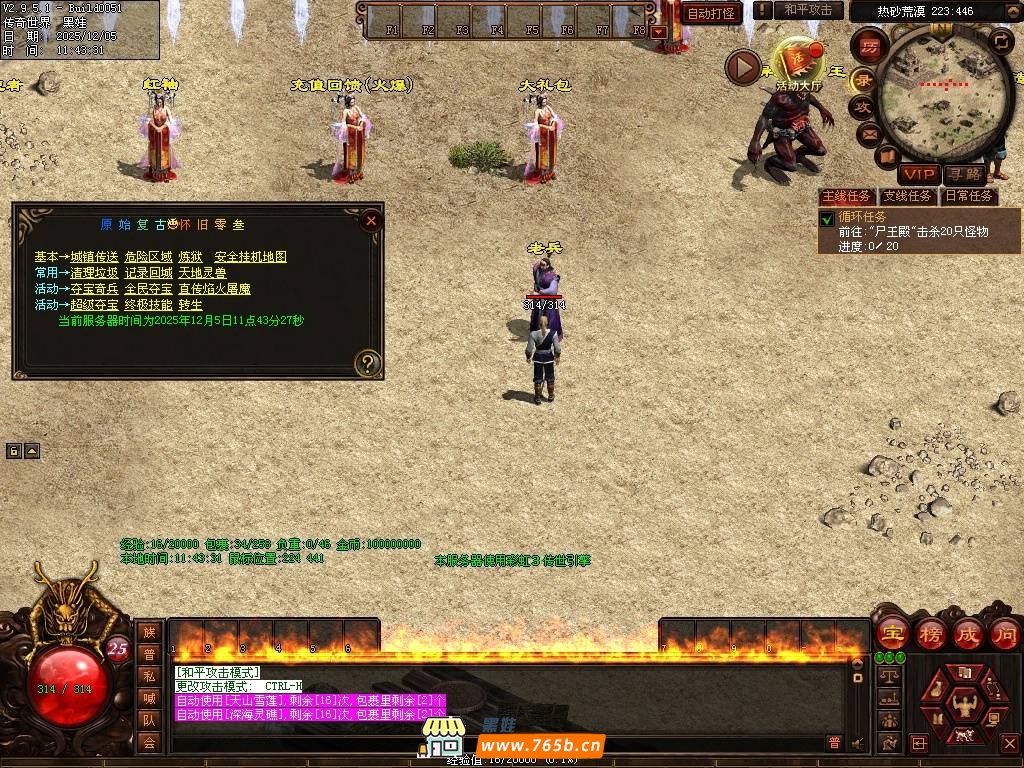Image resolution: width=1024 pixels, height=768 pixels.
Task: Select the 安全挂机地图 link
Action: [250, 257]
